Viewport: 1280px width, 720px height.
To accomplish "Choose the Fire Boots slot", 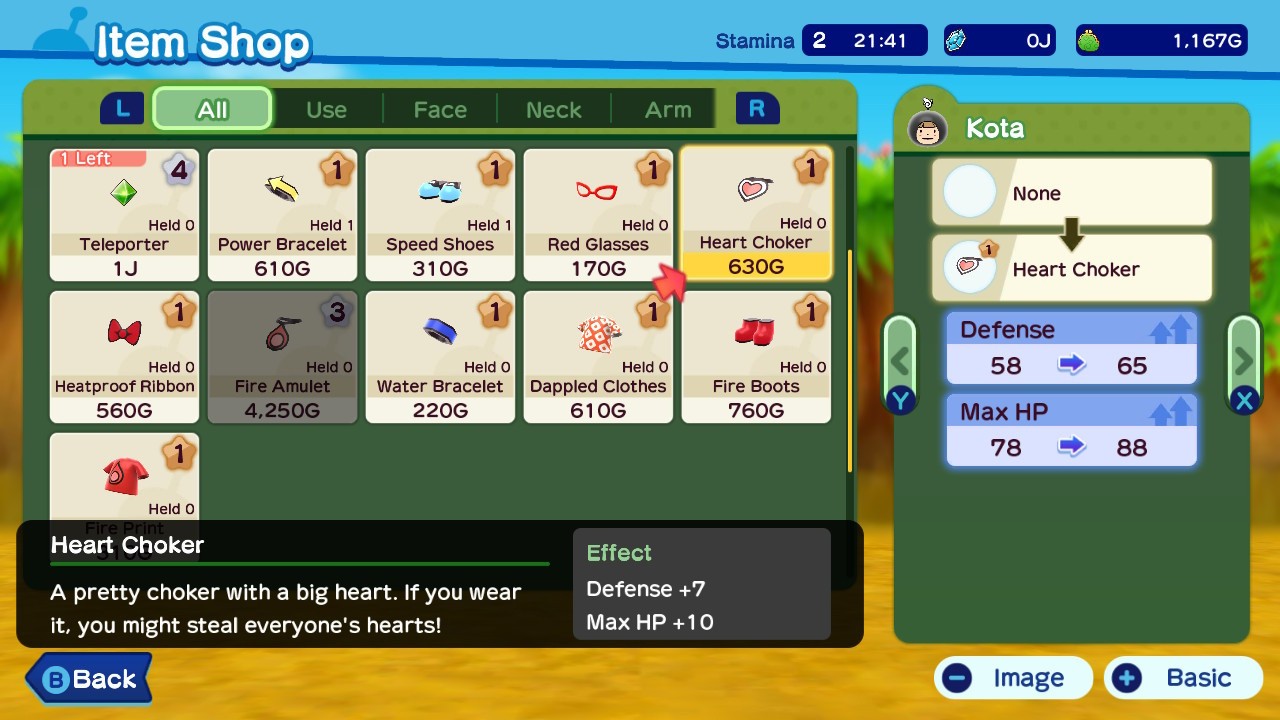I will (756, 357).
